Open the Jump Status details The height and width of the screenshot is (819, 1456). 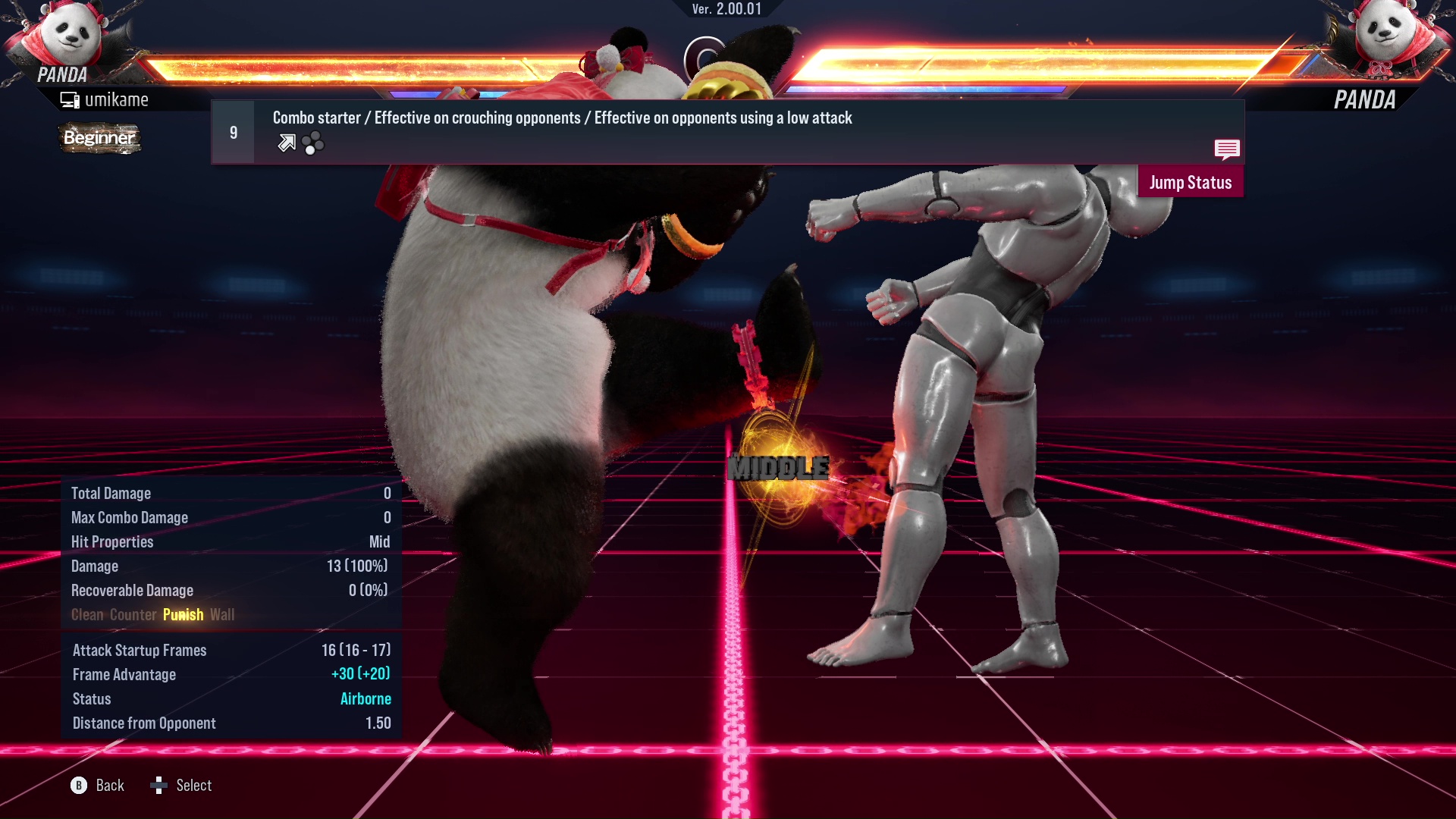1190,182
